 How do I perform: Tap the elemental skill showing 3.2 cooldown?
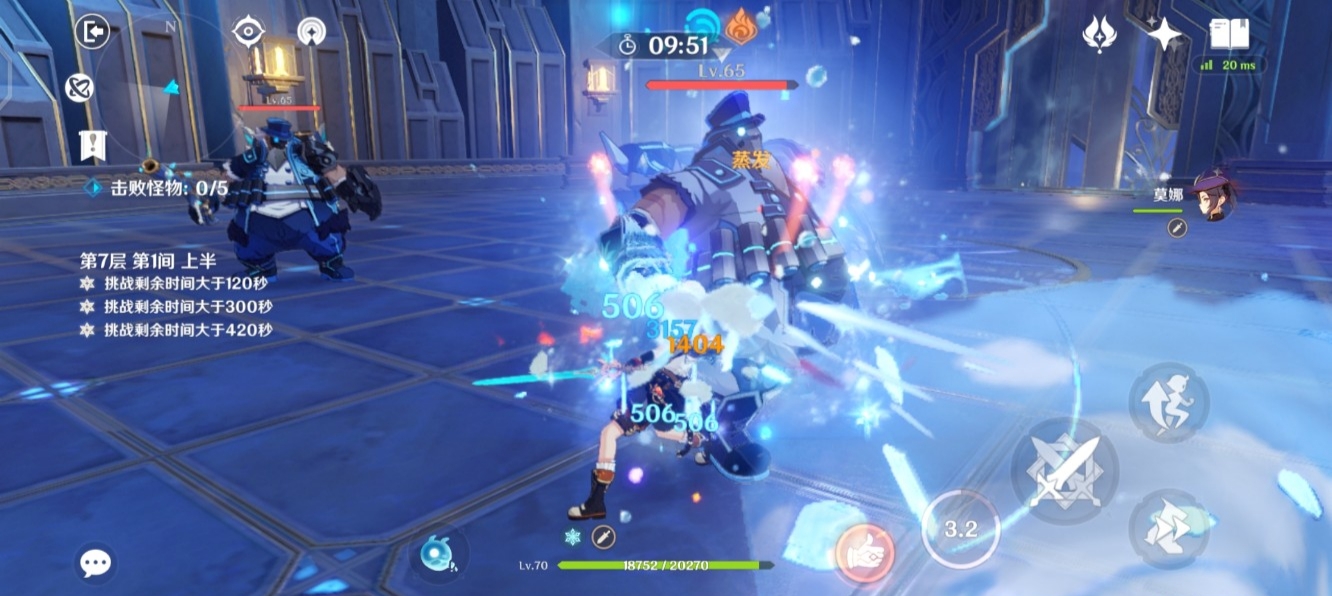(960, 529)
